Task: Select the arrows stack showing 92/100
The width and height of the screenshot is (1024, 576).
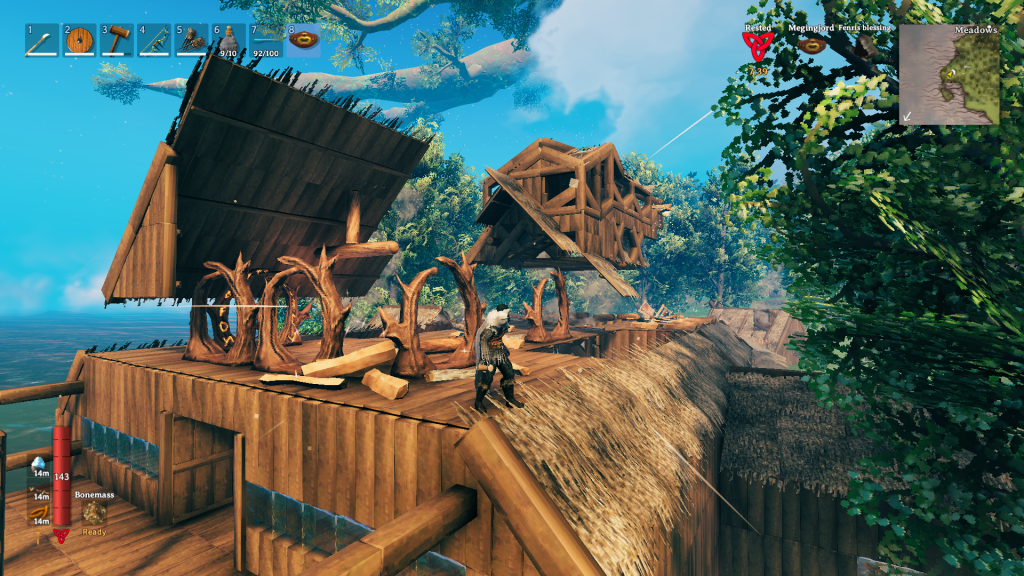Action: point(265,41)
